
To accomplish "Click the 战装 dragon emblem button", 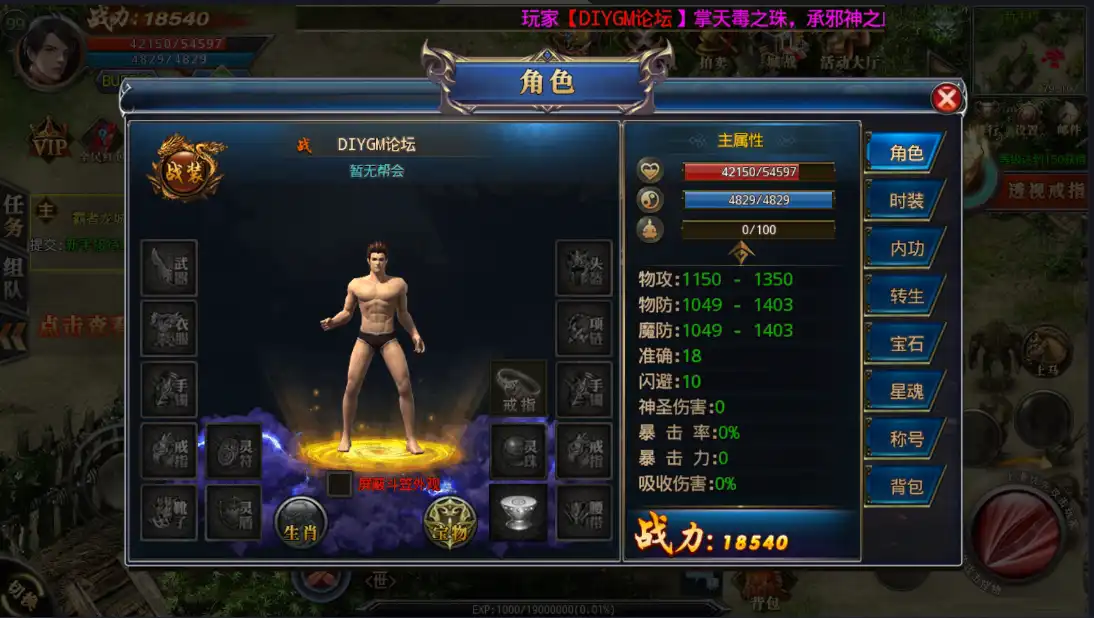I will point(186,167).
